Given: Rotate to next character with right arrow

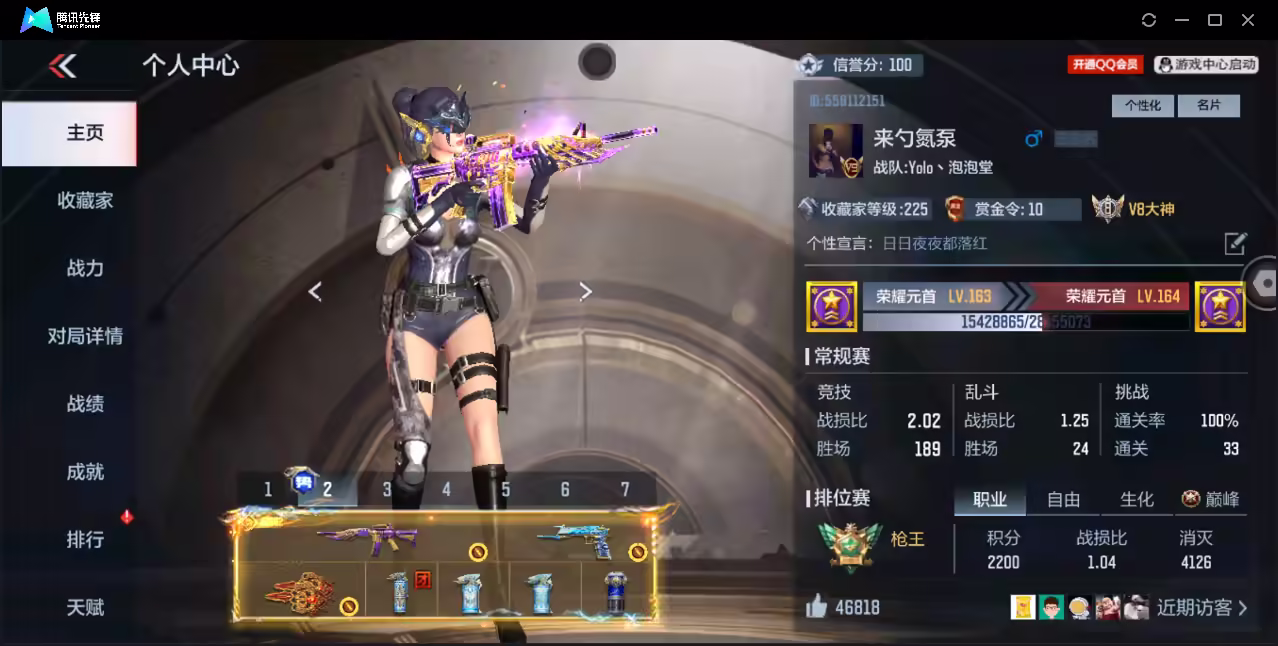Looking at the screenshot, I should click(x=586, y=291).
